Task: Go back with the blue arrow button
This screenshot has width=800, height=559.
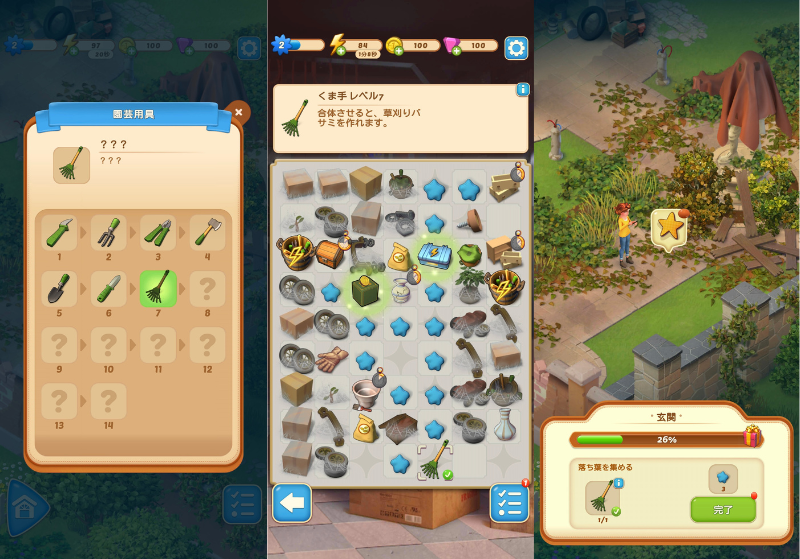Action: [x=291, y=503]
